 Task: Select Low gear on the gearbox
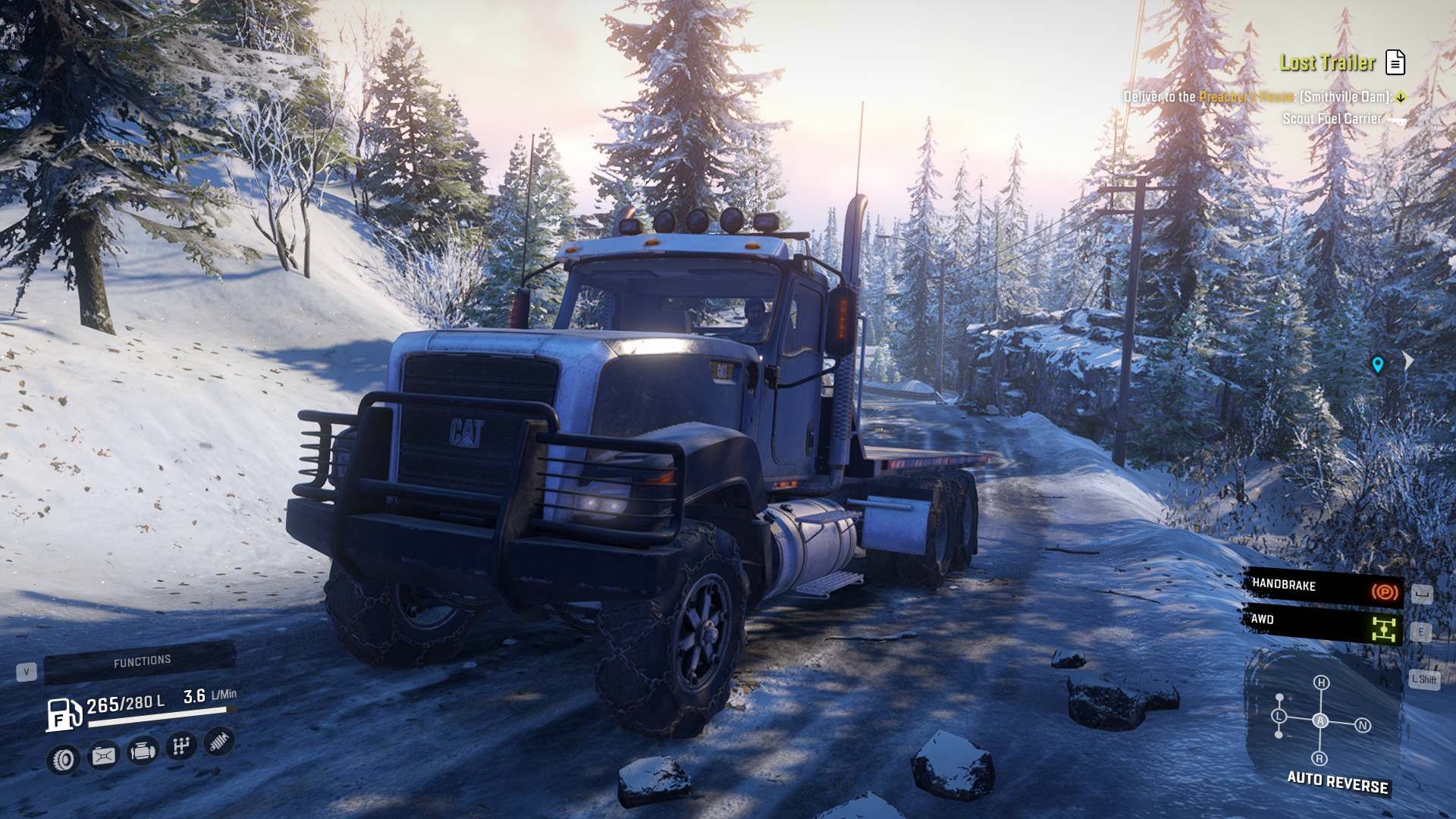coord(1279,716)
